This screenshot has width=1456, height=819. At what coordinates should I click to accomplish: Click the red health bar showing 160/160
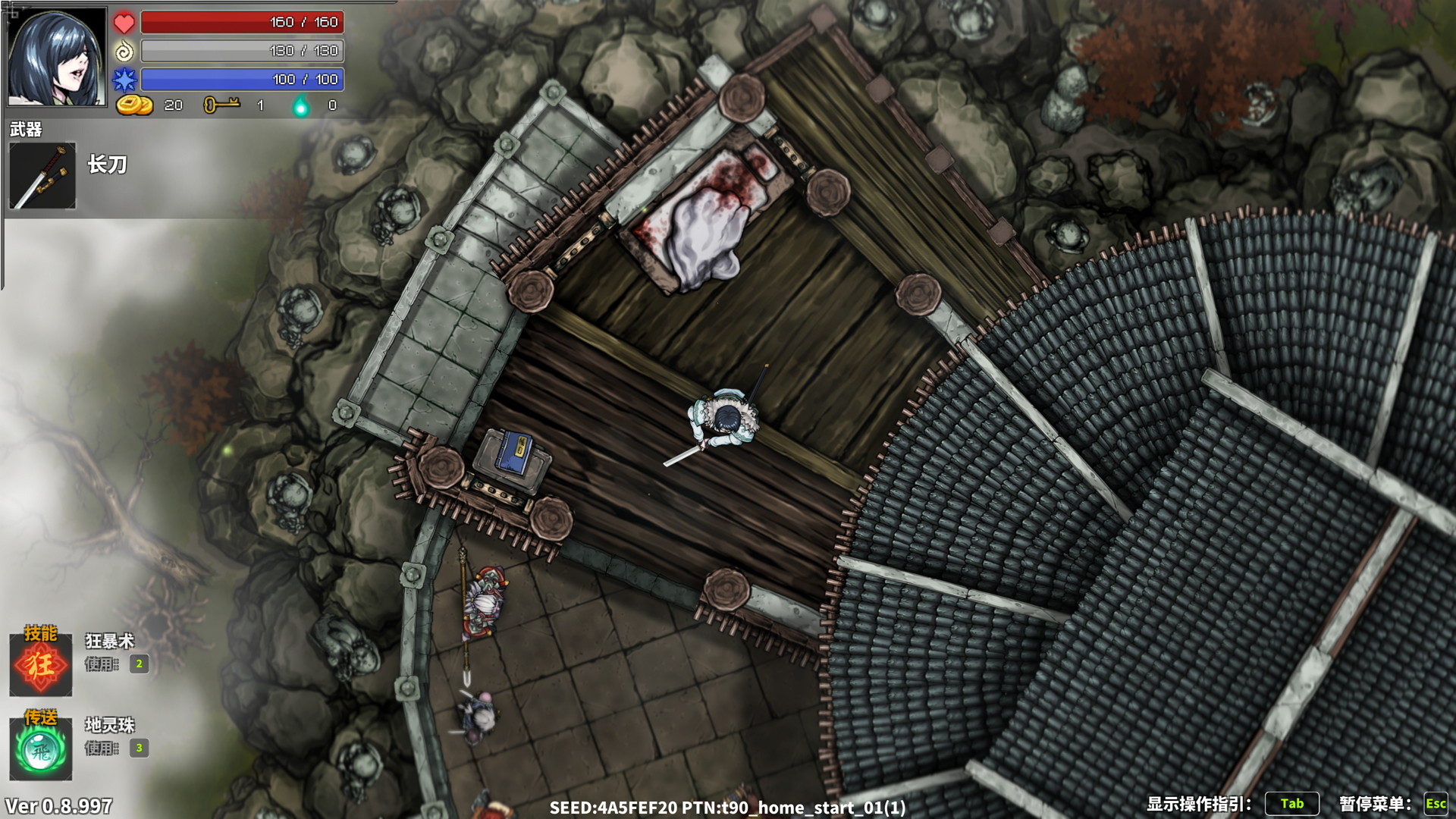click(x=244, y=22)
